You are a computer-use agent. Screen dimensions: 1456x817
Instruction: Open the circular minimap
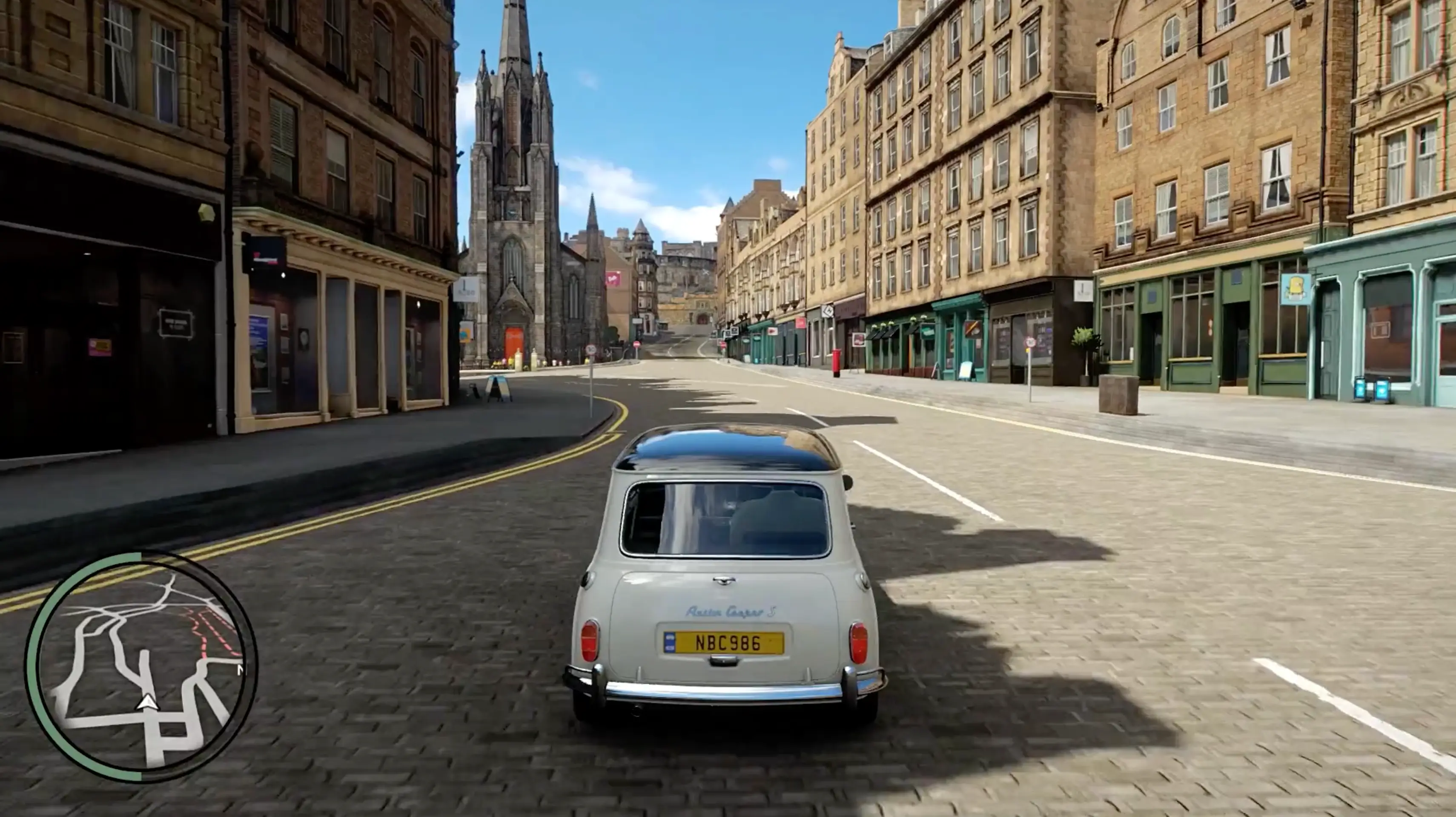click(141, 667)
